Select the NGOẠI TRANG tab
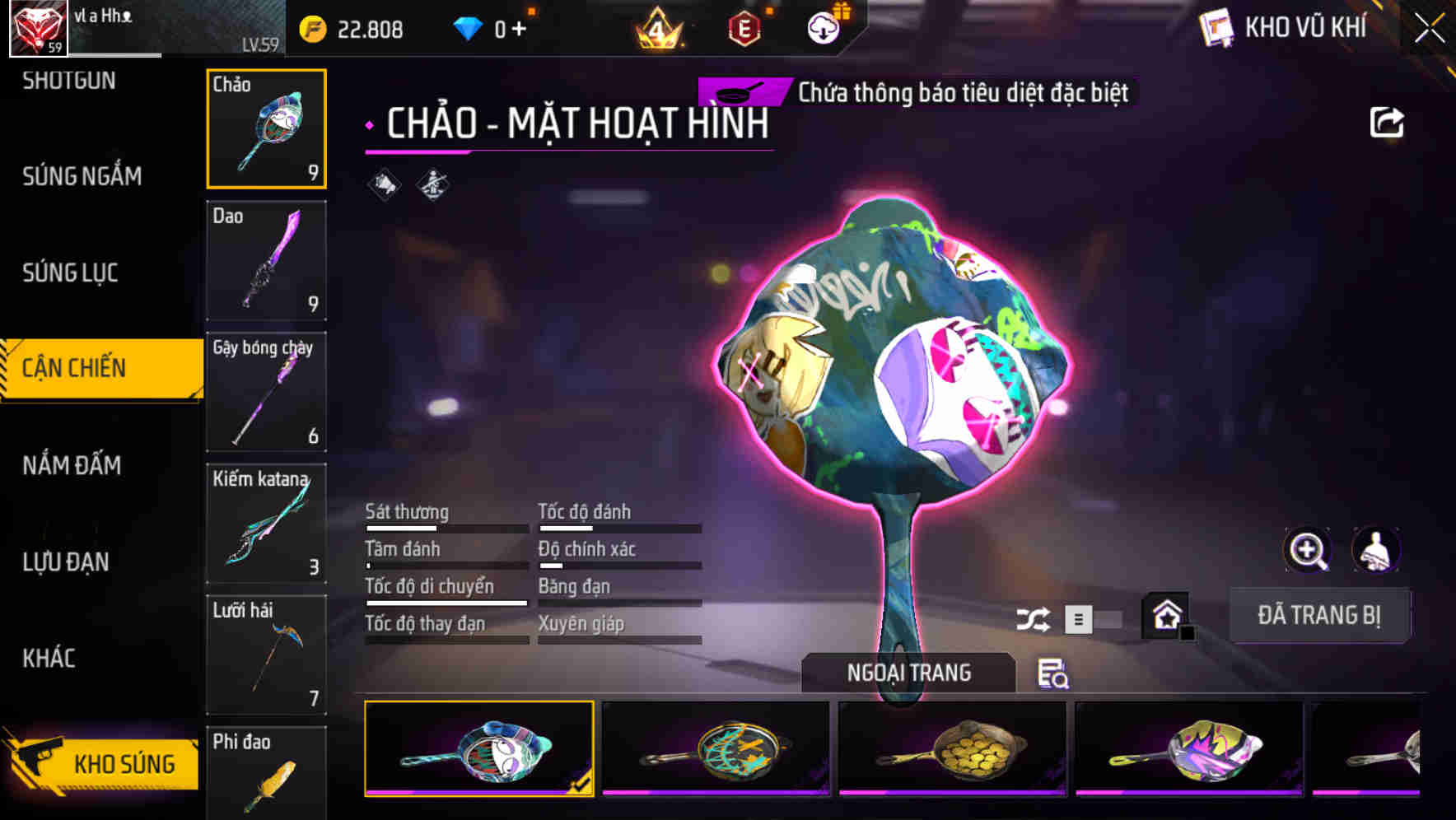The width and height of the screenshot is (1456, 820). [910, 673]
